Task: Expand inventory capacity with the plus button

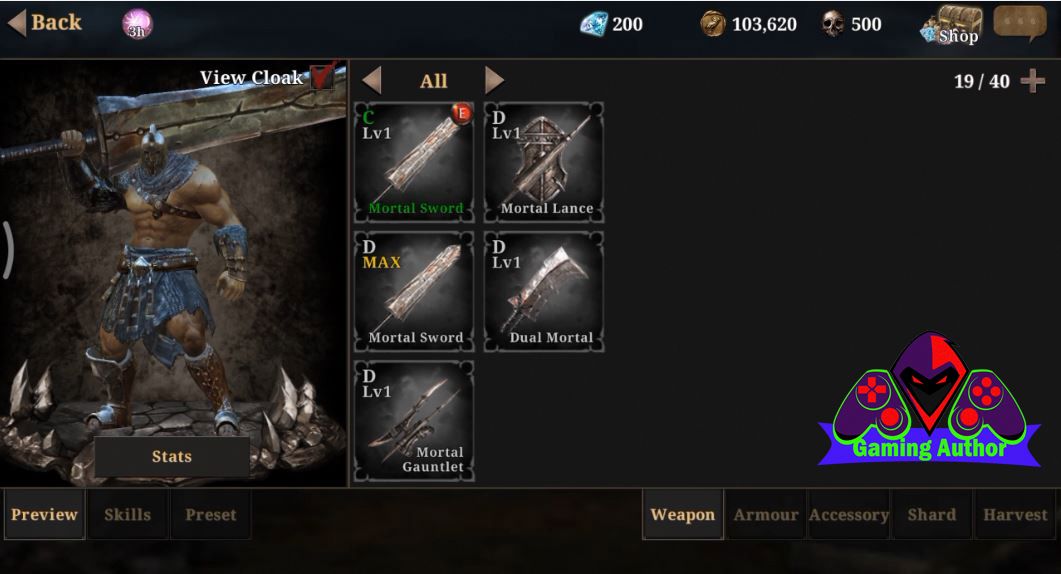Action: point(1033,81)
